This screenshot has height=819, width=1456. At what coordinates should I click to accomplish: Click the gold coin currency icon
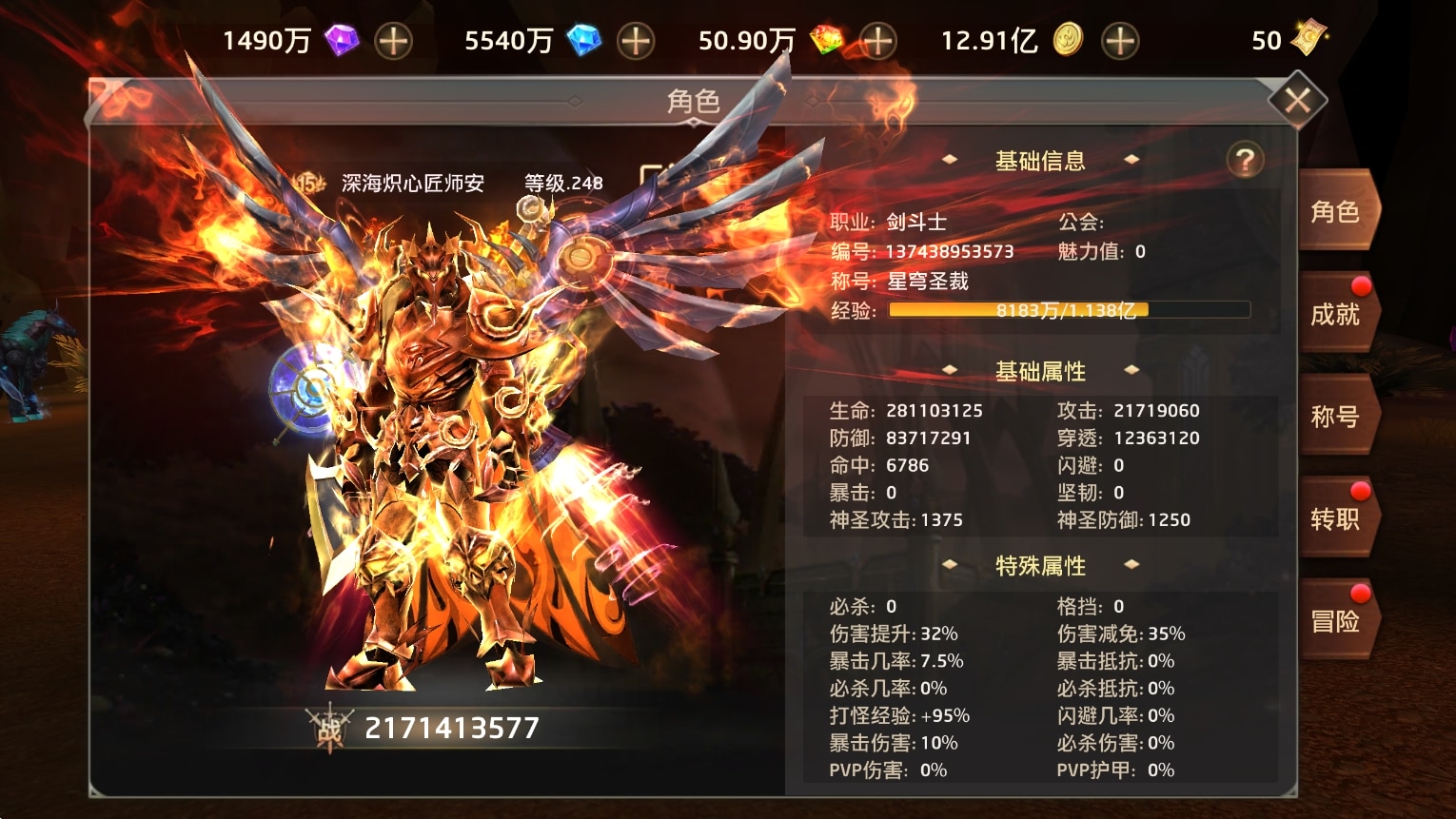(1067, 40)
